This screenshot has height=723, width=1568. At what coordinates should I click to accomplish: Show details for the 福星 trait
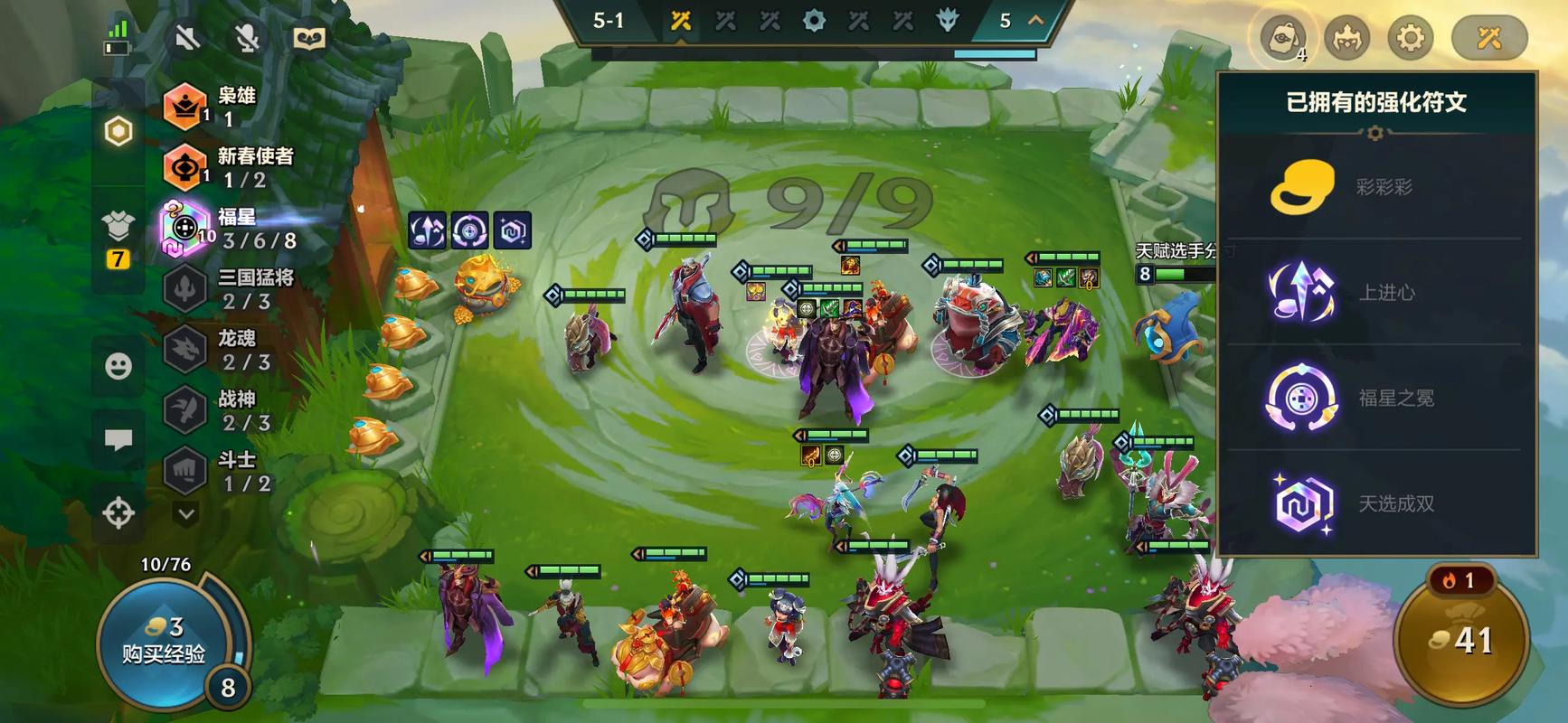coord(231,228)
